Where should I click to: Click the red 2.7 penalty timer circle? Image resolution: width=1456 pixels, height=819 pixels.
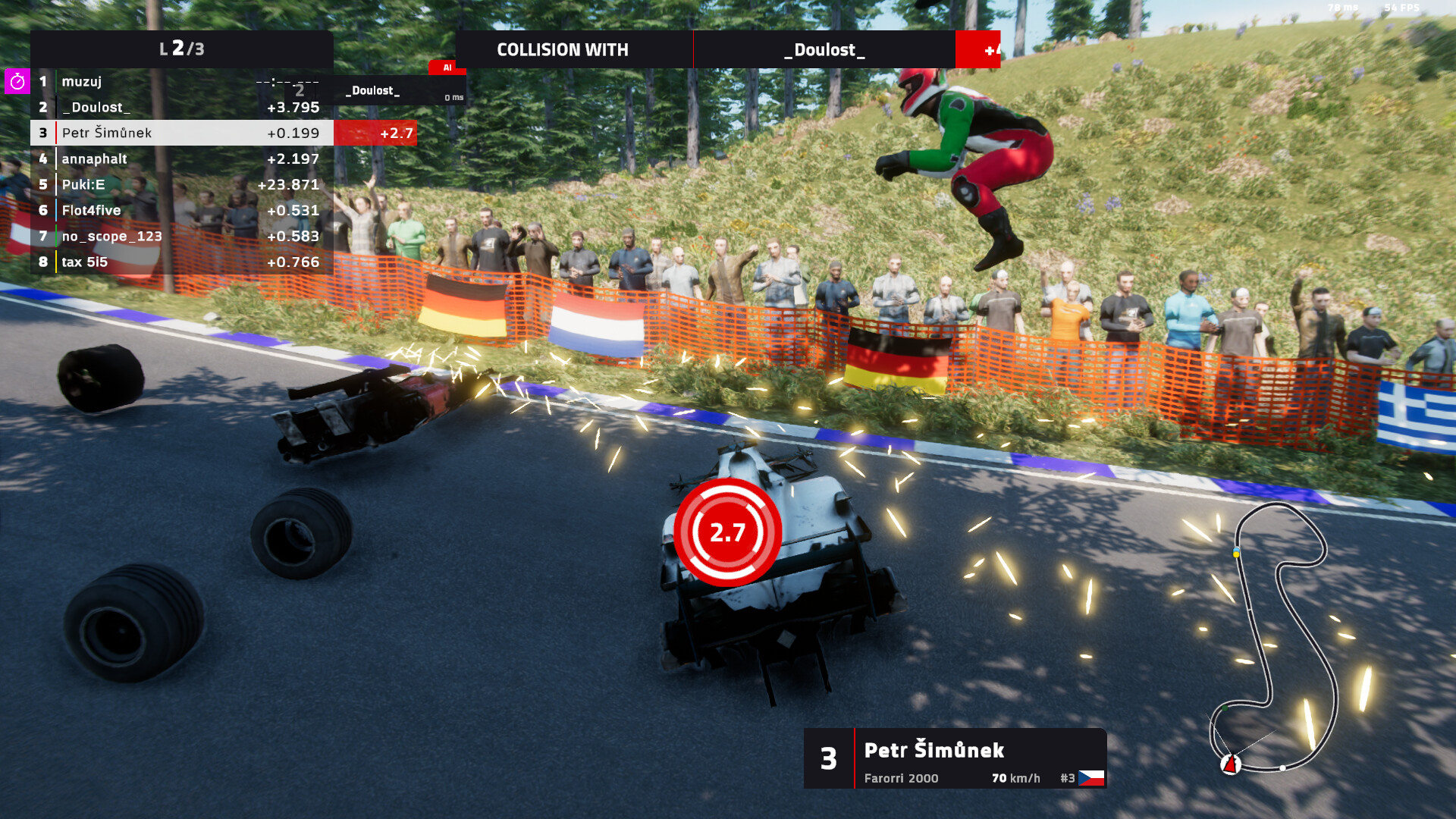click(x=727, y=532)
